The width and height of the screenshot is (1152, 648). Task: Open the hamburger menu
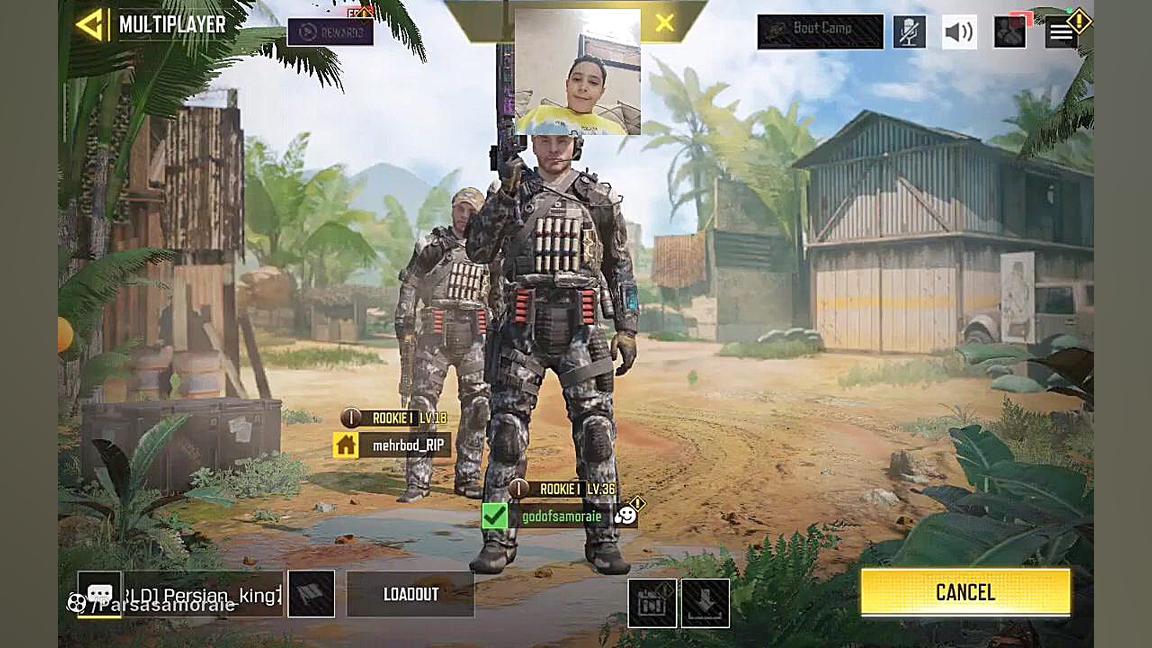coord(1061,32)
